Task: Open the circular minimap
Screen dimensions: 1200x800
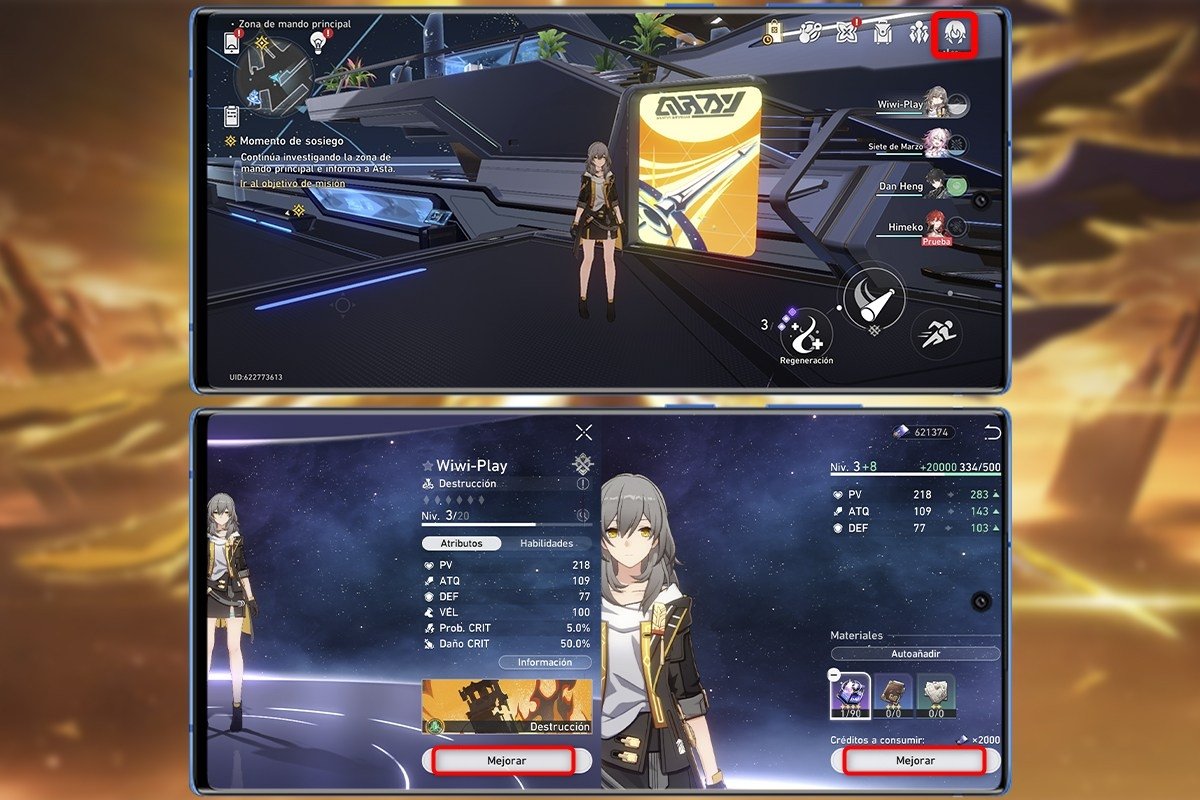Action: [x=272, y=77]
